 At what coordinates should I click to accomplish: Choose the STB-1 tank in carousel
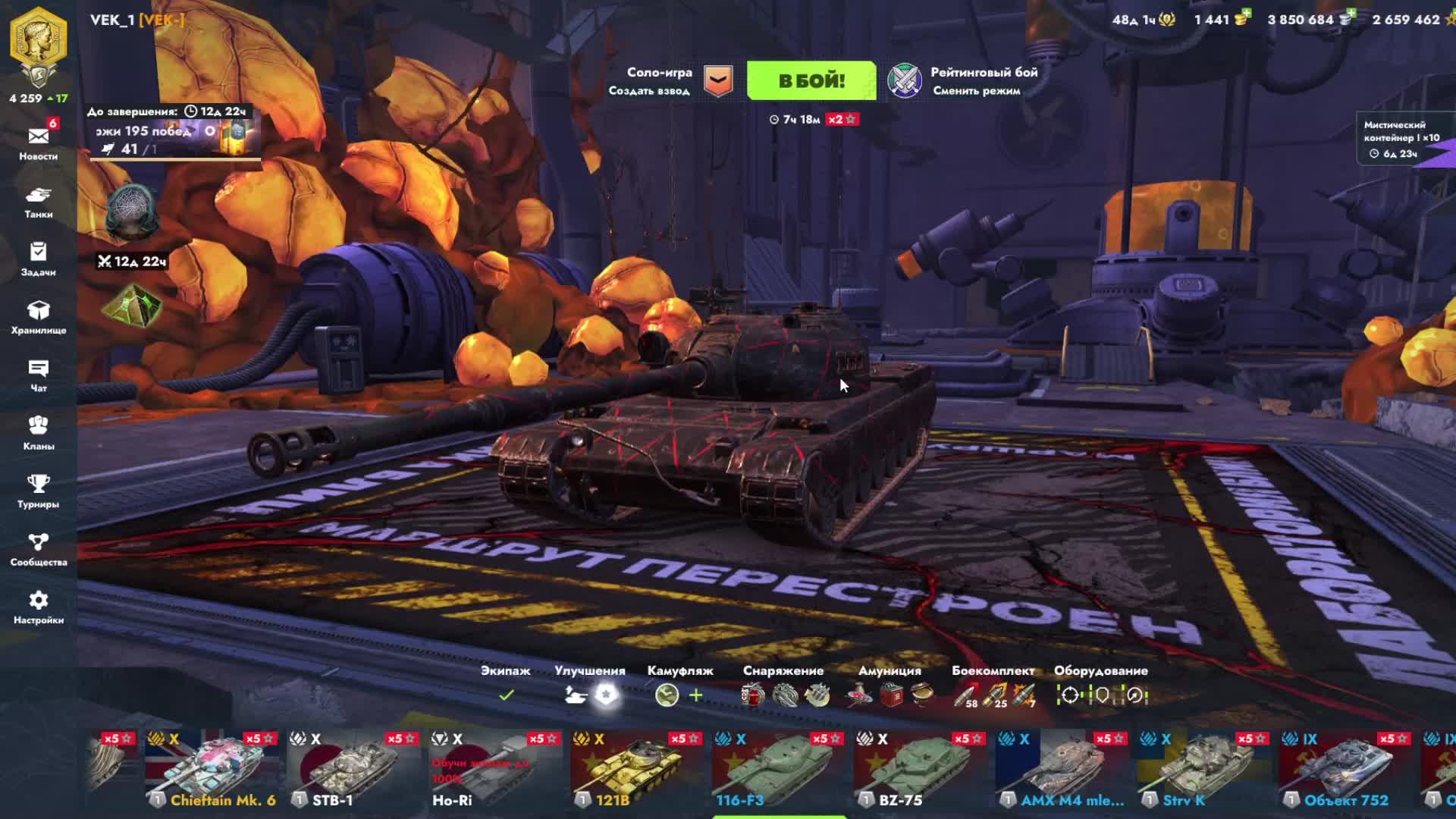click(353, 770)
